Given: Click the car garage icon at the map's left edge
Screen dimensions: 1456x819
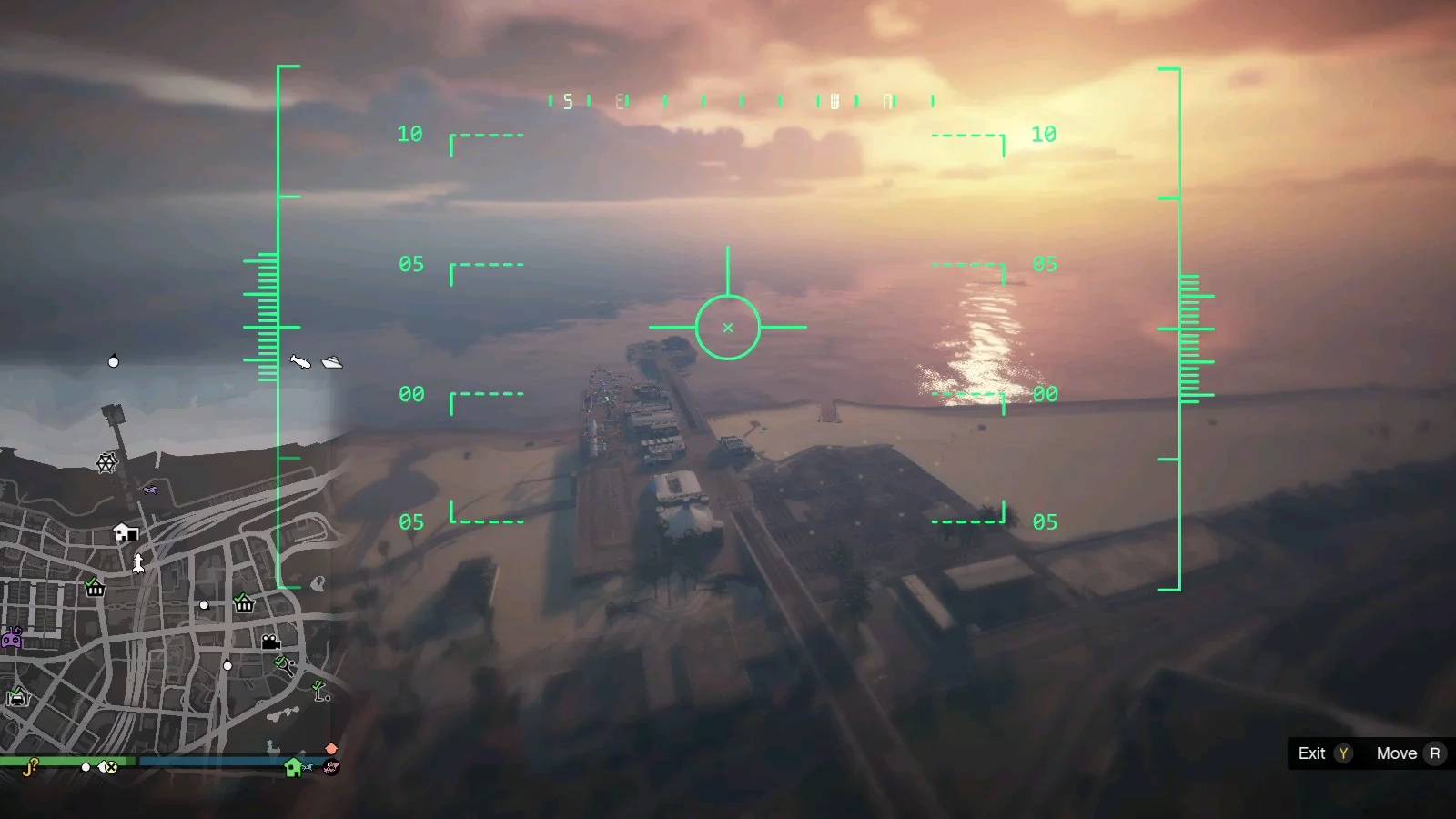Looking at the screenshot, I should tap(17, 695).
